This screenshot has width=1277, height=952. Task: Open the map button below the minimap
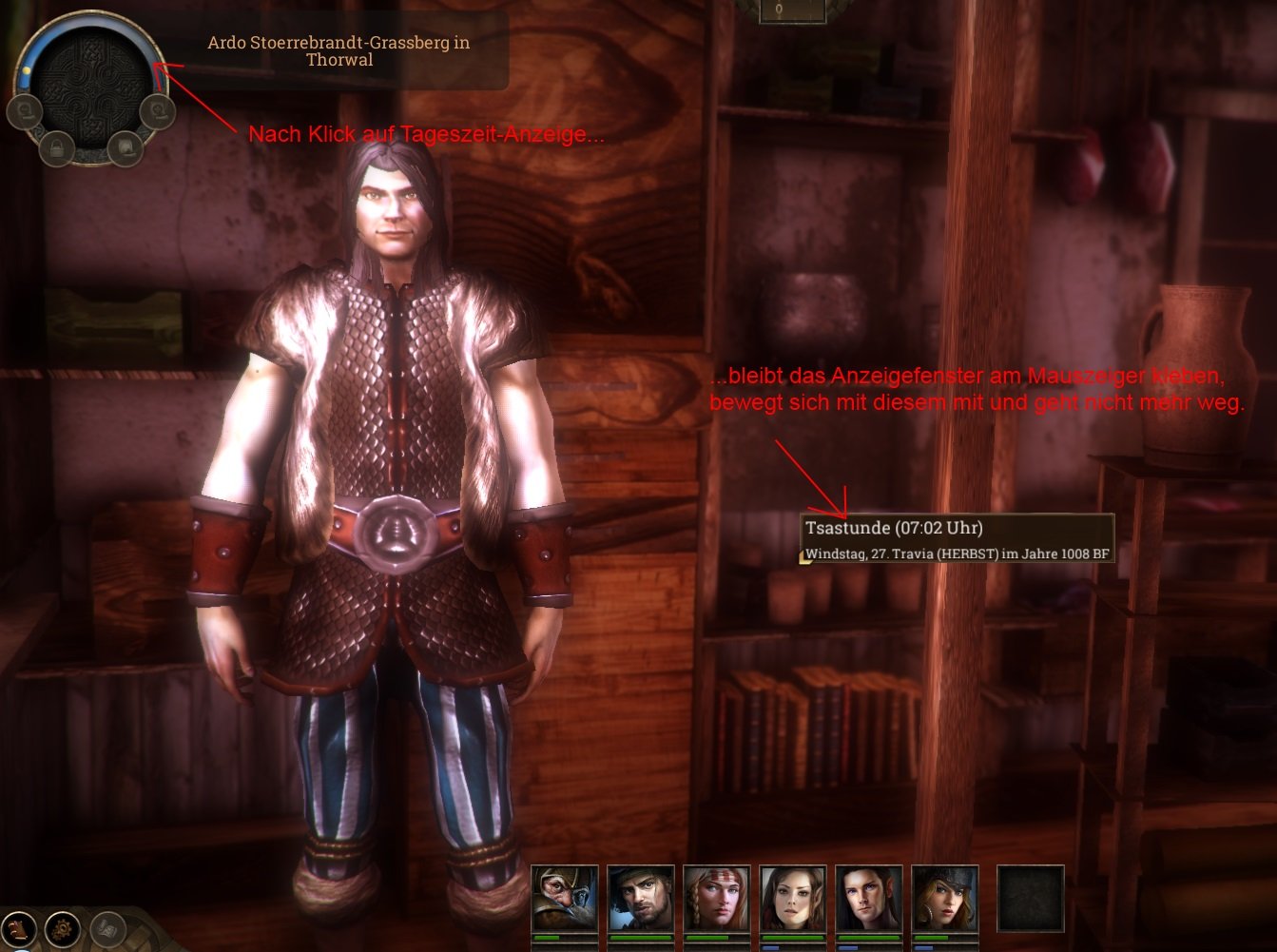point(125,147)
